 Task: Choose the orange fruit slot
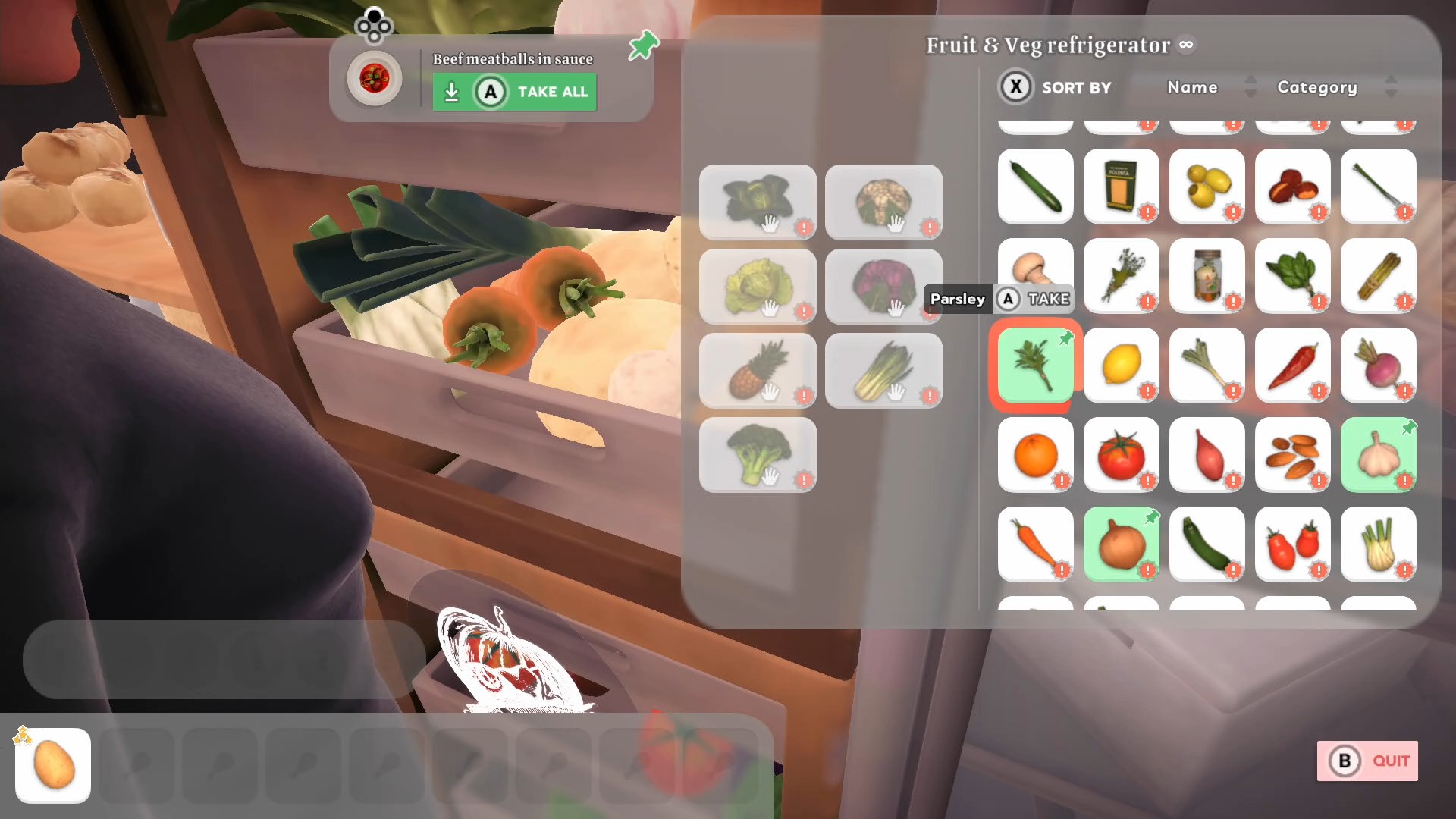[1035, 455]
